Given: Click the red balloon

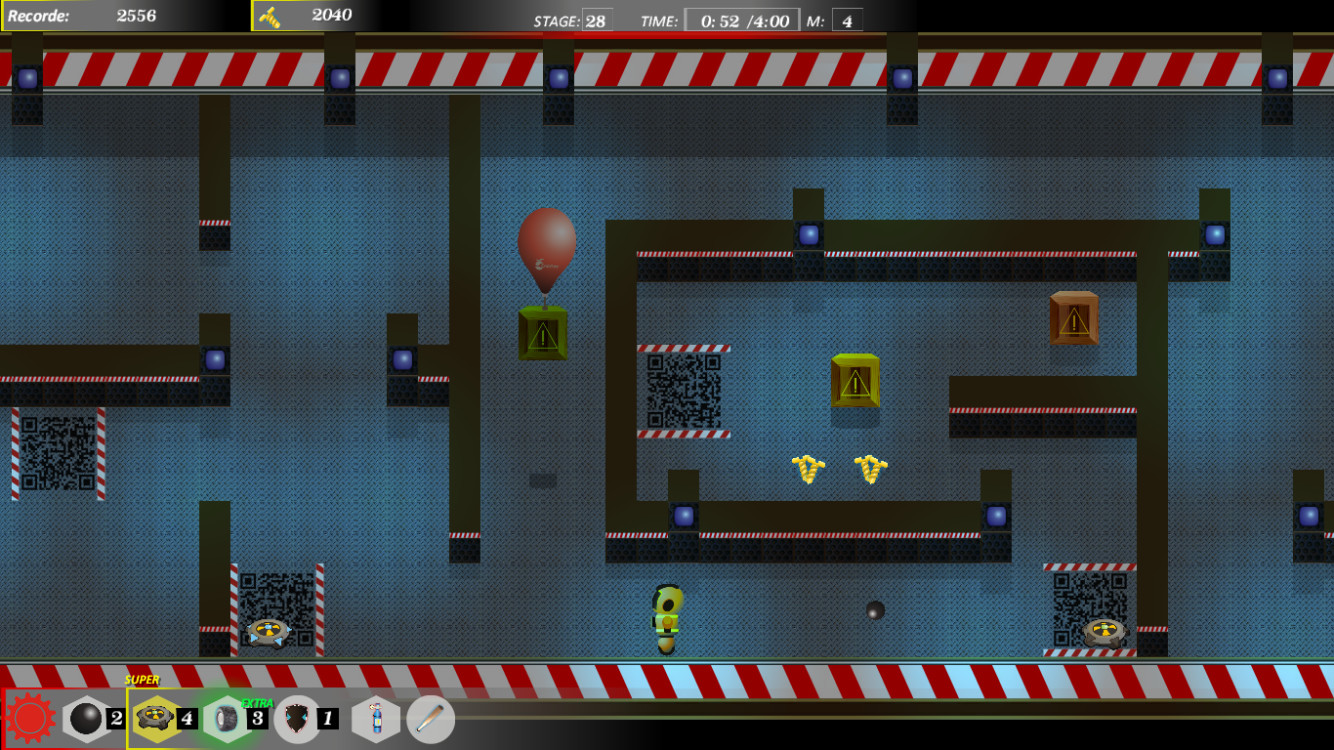Looking at the screenshot, I should point(545,245).
